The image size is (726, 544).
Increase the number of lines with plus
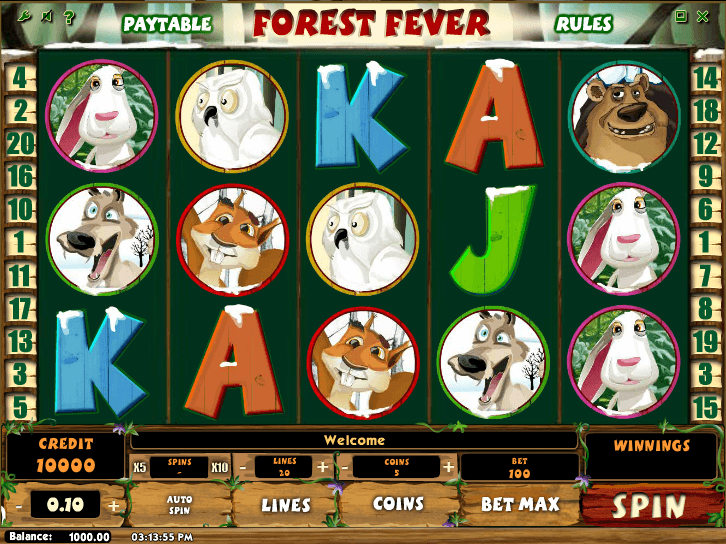coord(322,467)
